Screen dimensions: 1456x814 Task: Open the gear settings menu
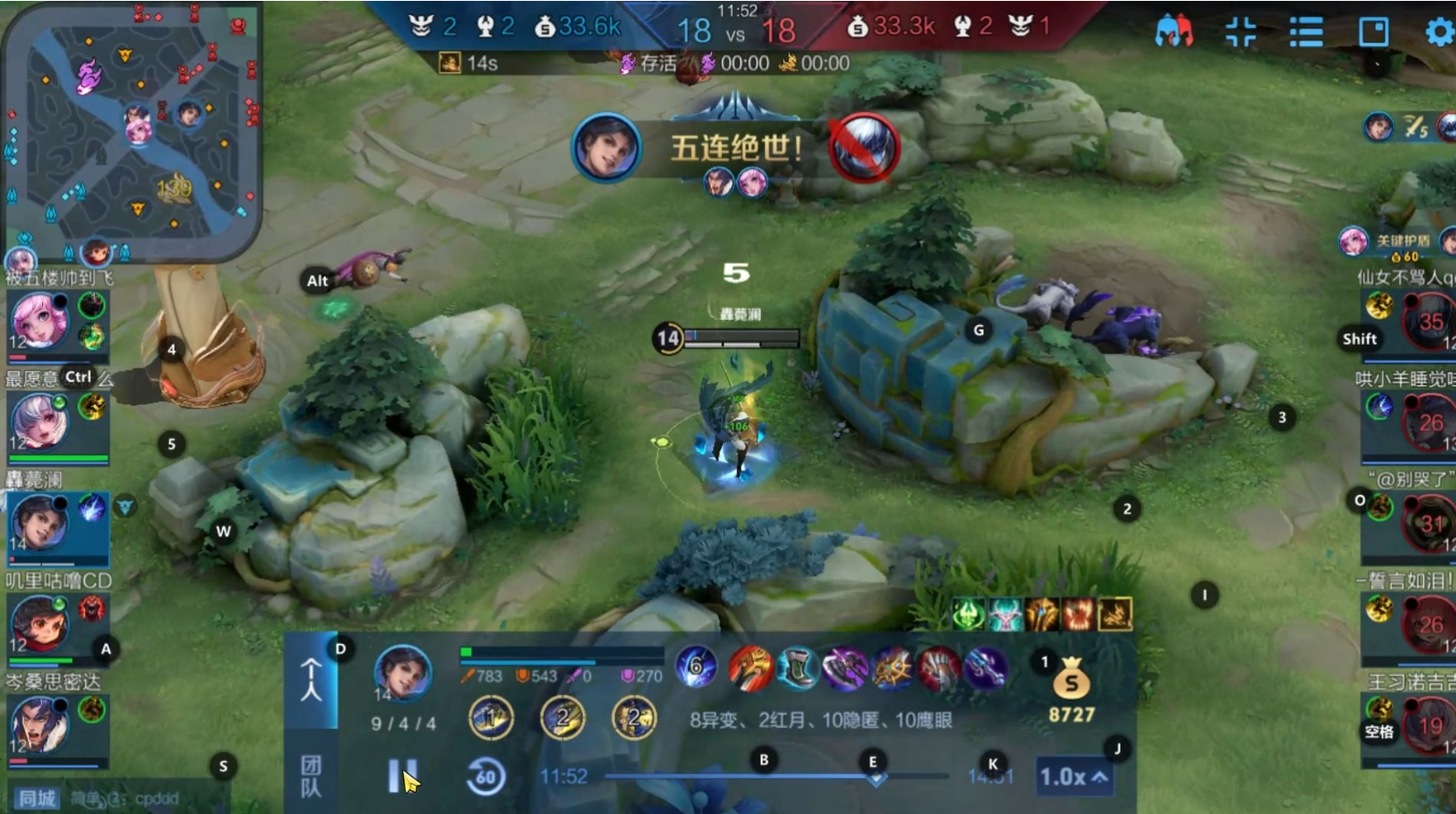coord(1439,32)
